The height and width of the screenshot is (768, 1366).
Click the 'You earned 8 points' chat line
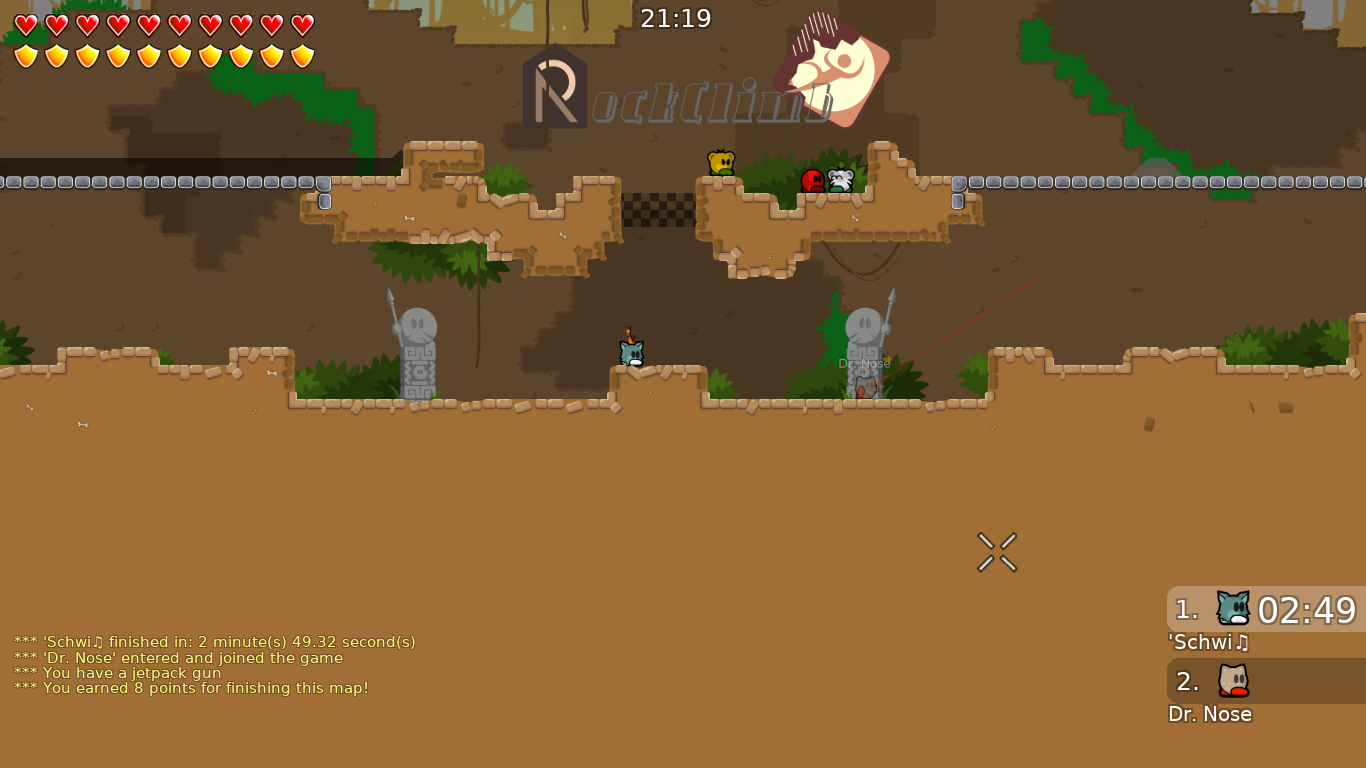coord(190,688)
